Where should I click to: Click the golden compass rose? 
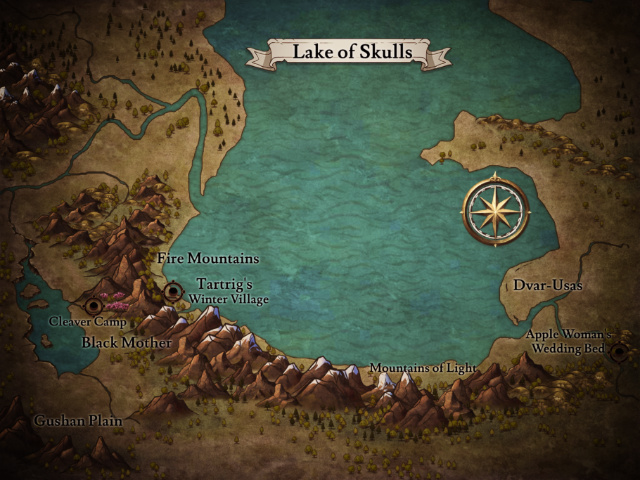pyautogui.click(x=496, y=210)
